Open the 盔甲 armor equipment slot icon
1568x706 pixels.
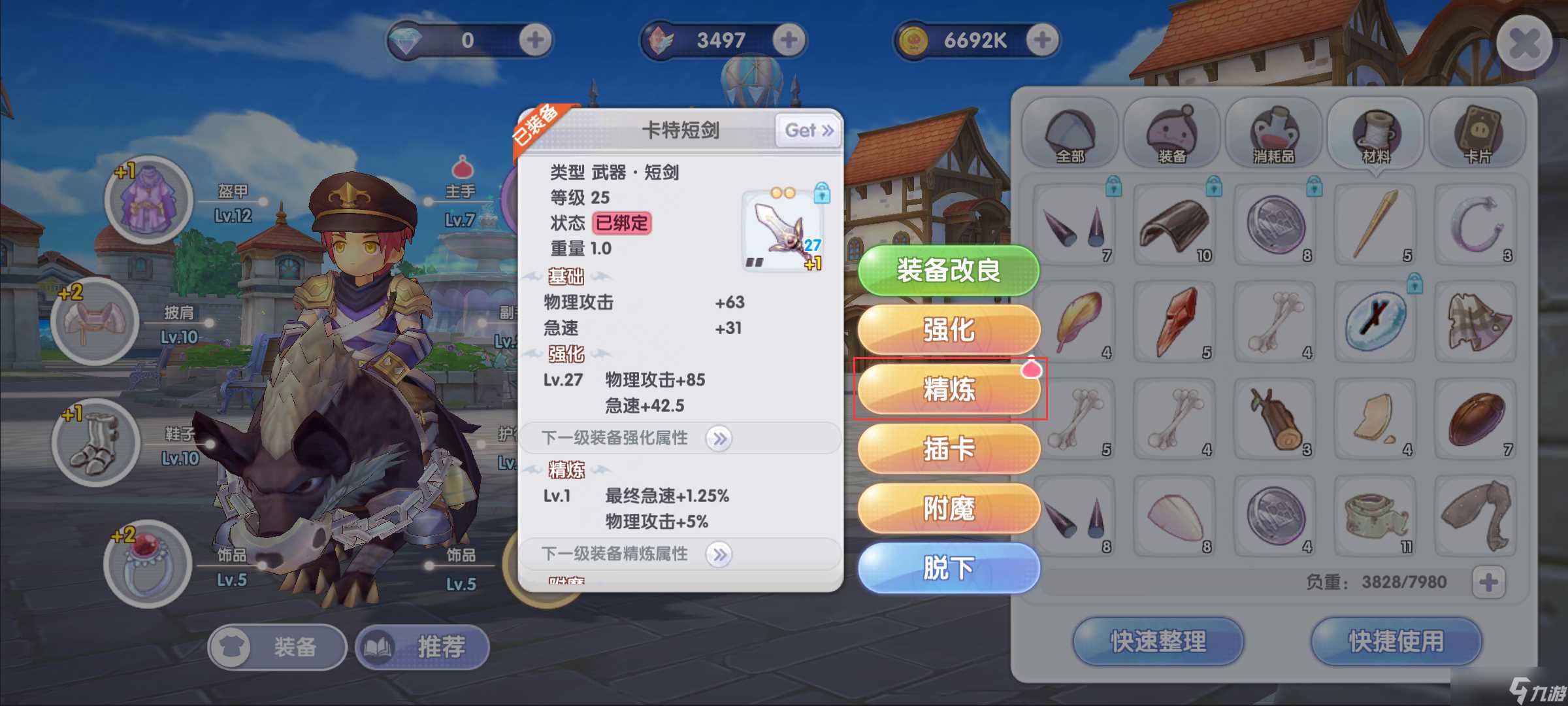point(149,201)
